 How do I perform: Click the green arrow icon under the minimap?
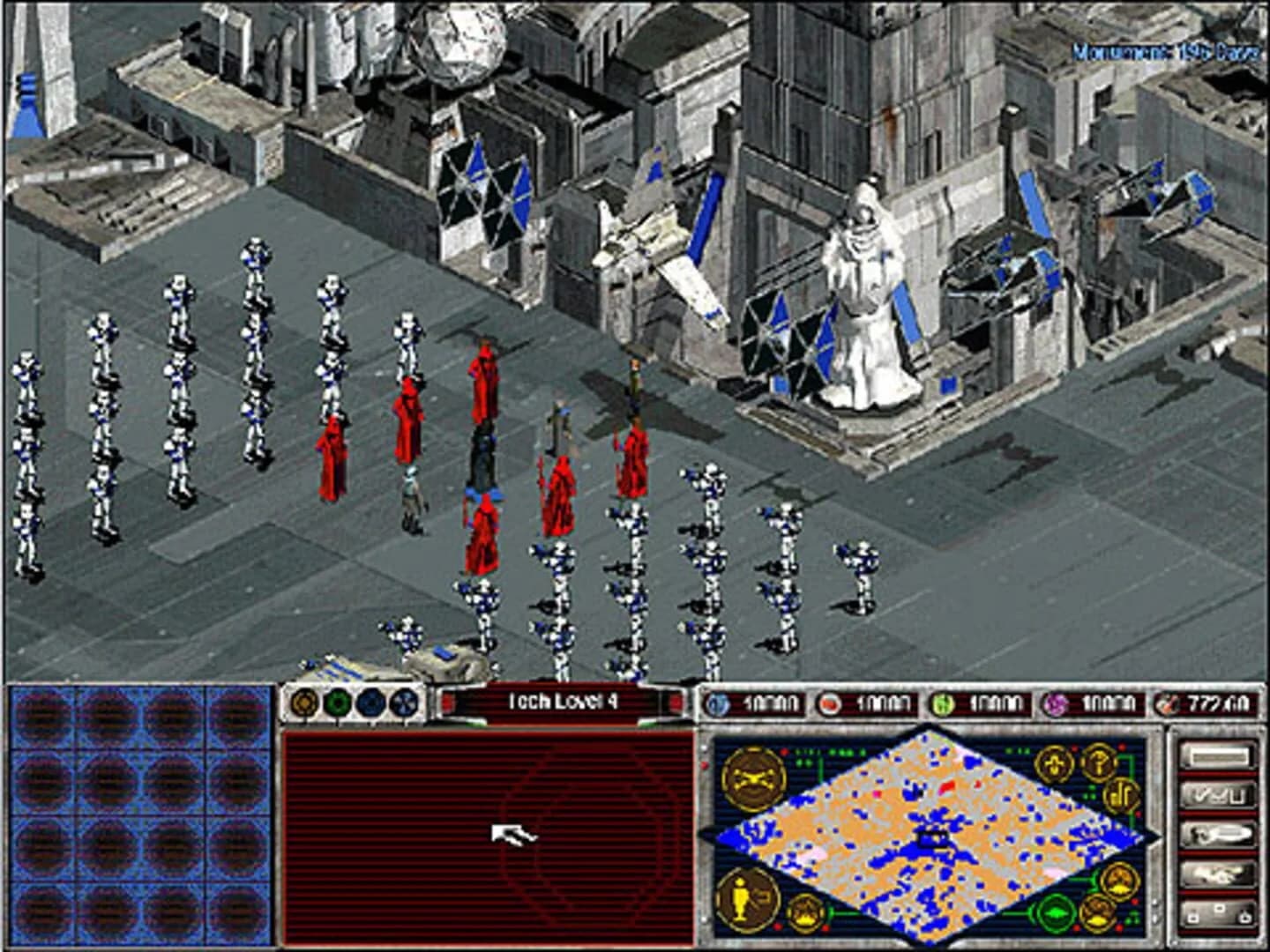click(1055, 913)
